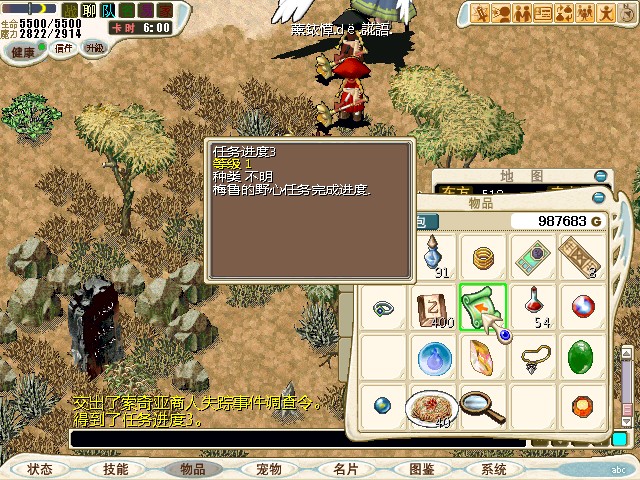Select the pendant necklace item
Image resolution: width=640 pixels, height=480 pixels.
point(534,356)
